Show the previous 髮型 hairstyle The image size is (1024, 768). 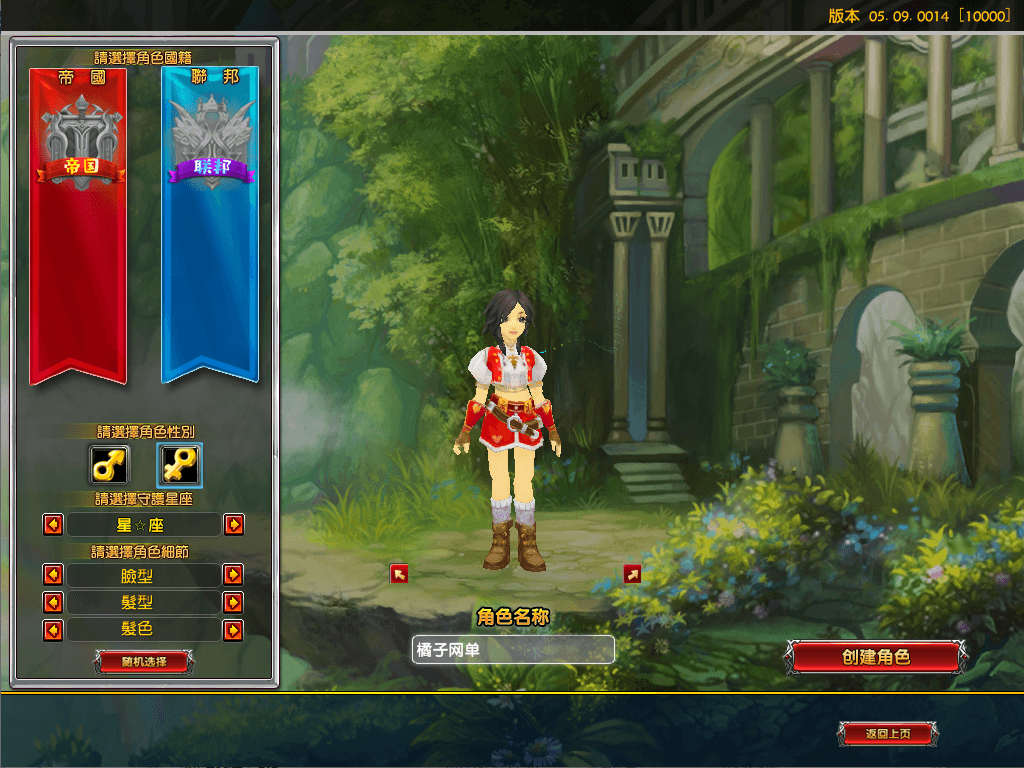coord(53,602)
